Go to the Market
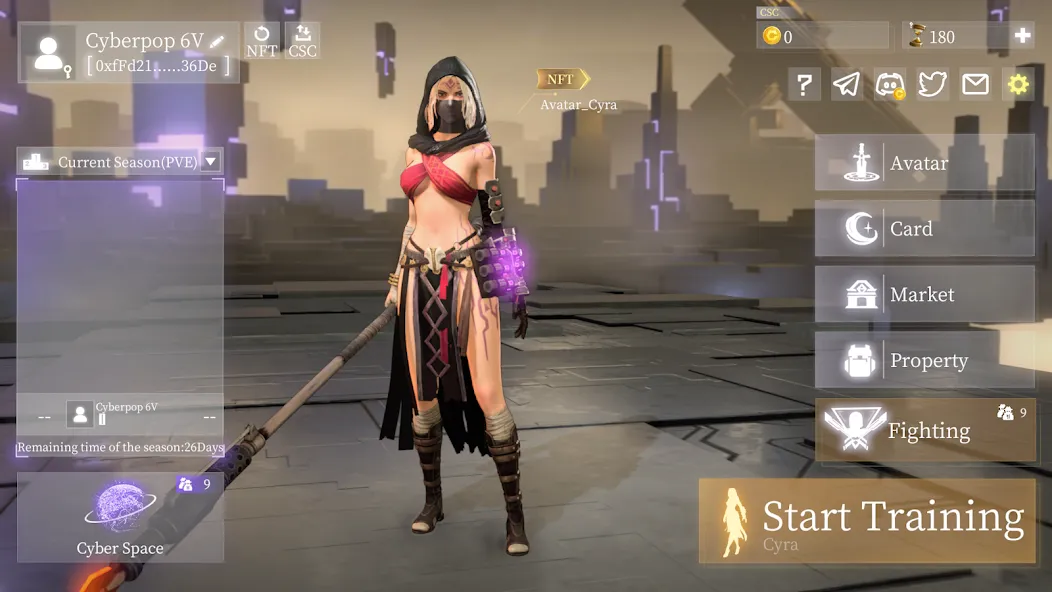Viewport: 1052px width, 592px height. pyautogui.click(x=924, y=295)
